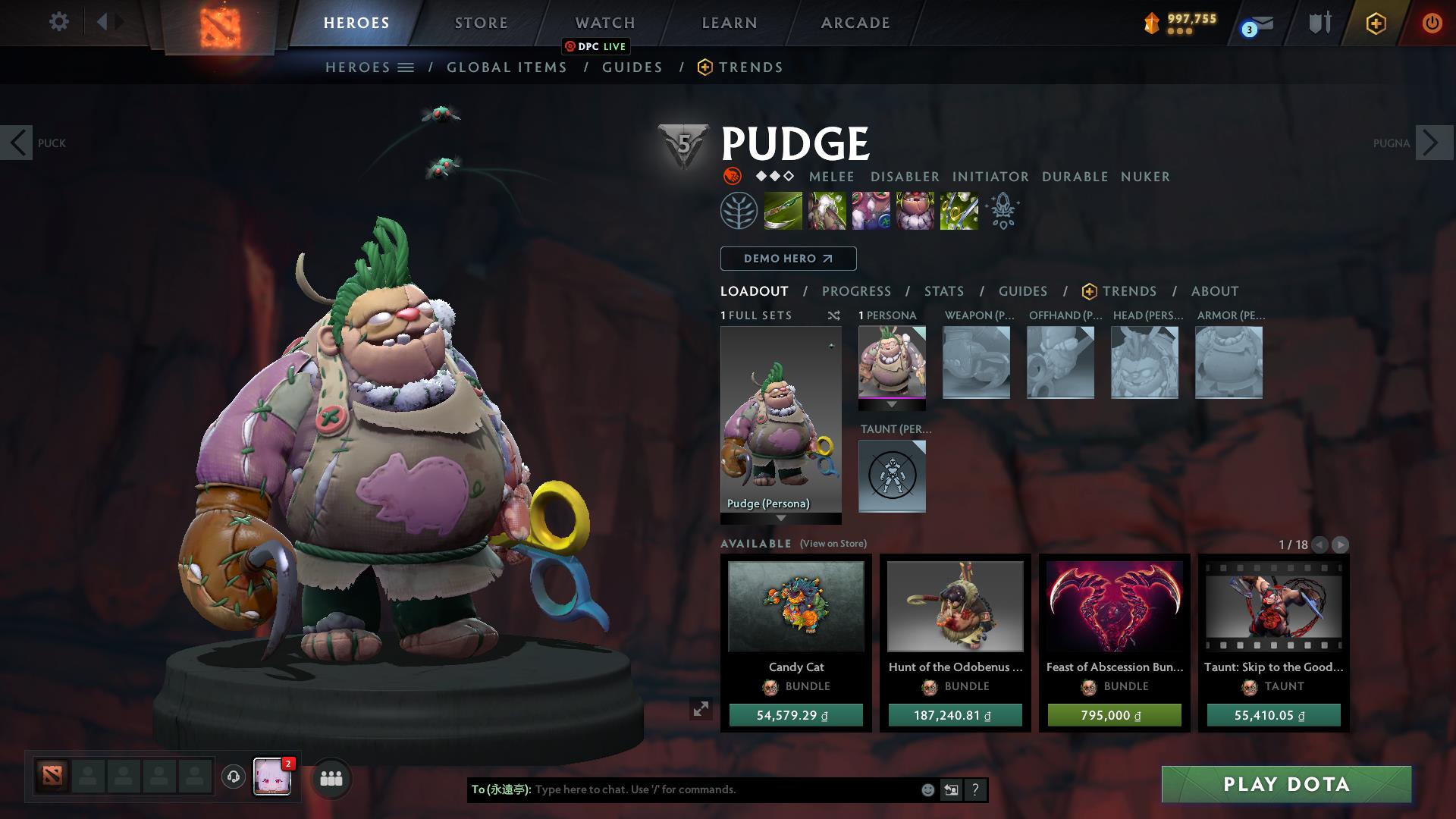1456x819 pixels.
Task: Open the Dota Plus hexagon icon top right
Action: pyautogui.click(x=1375, y=23)
